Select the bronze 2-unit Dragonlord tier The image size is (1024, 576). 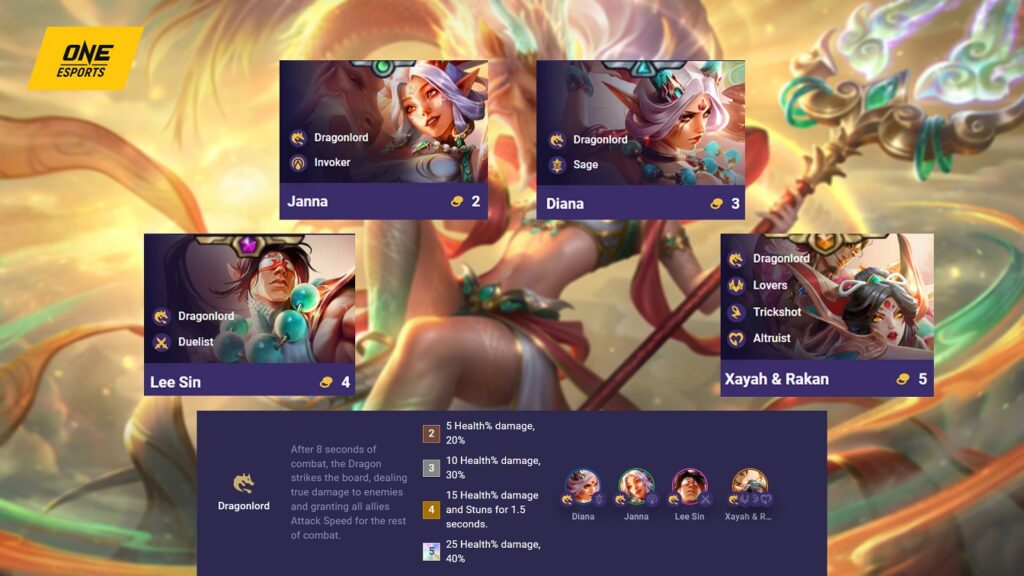pyautogui.click(x=431, y=433)
